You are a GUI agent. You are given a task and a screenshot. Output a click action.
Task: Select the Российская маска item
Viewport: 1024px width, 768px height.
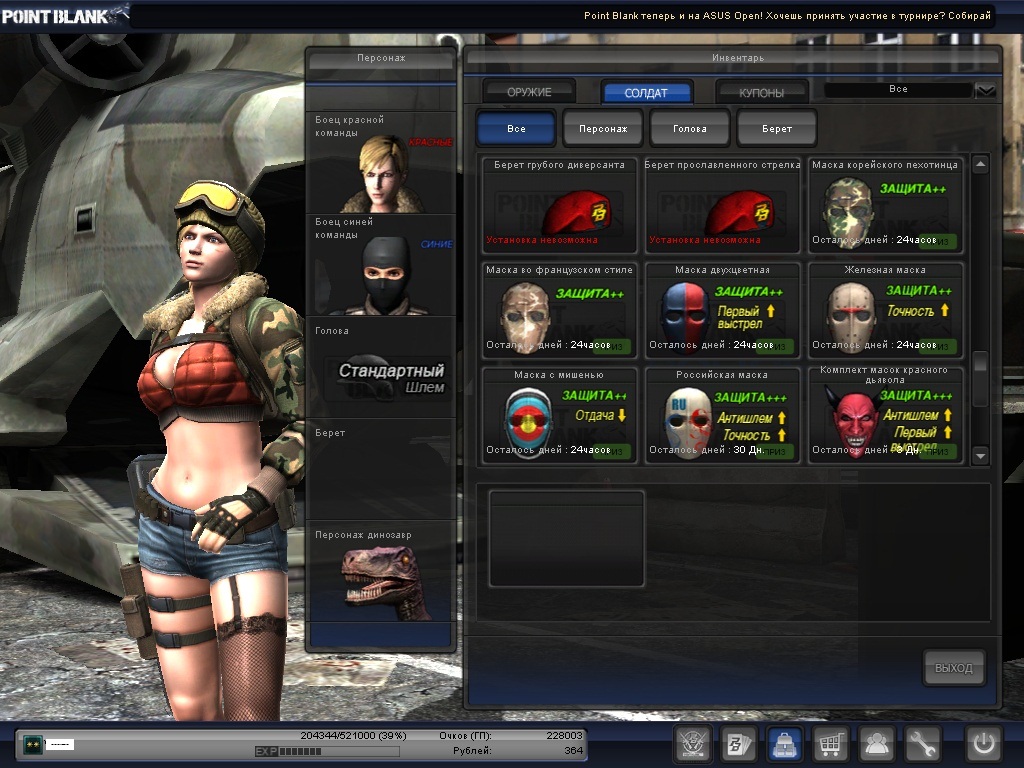tap(722, 415)
